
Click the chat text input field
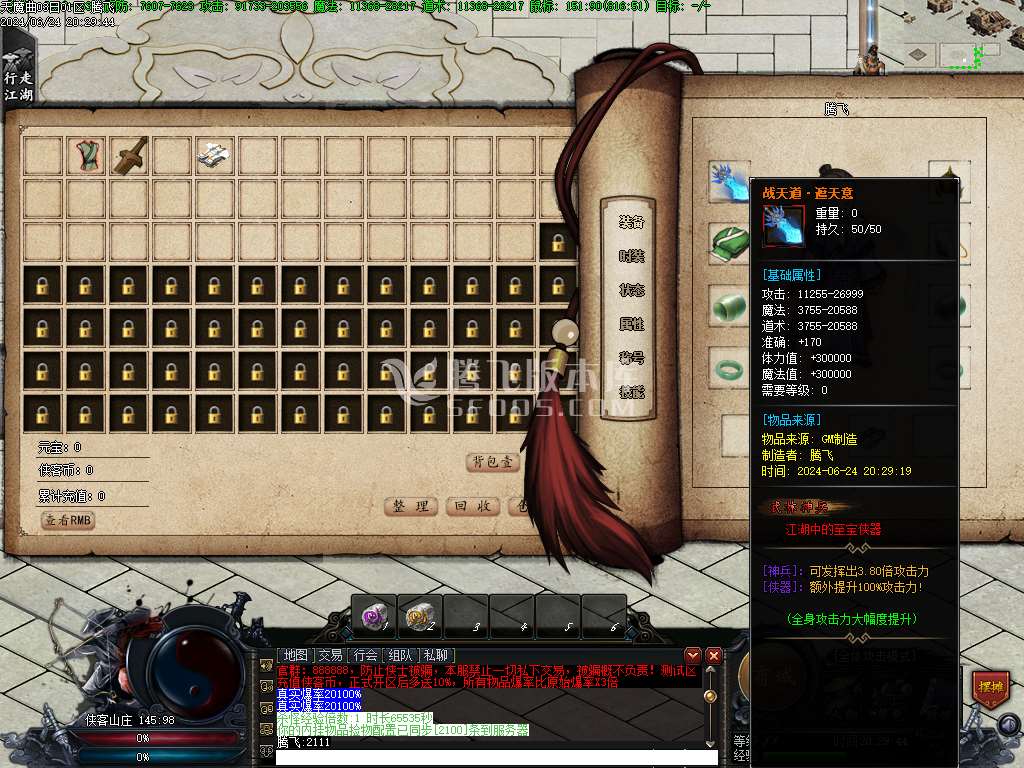tap(495, 757)
